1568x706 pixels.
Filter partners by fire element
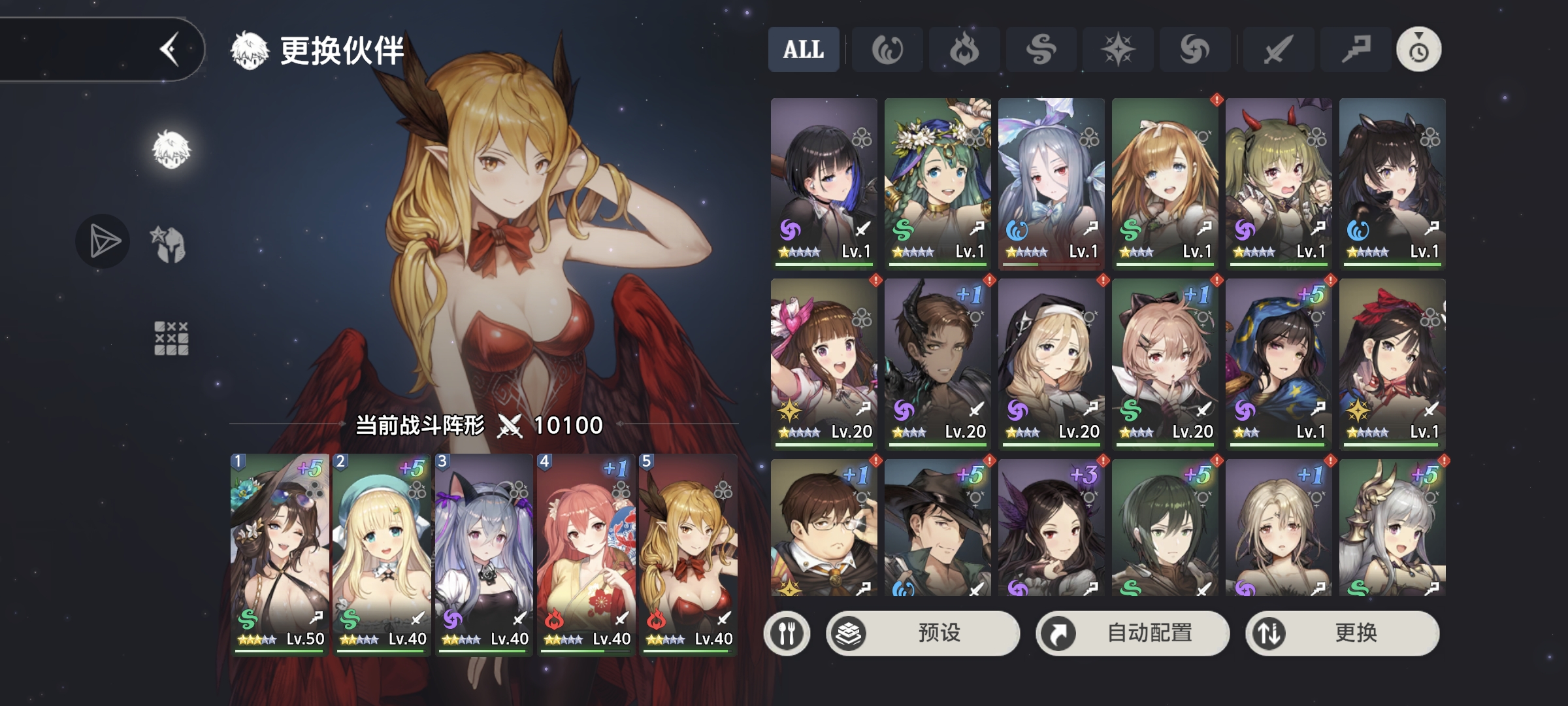(x=964, y=50)
